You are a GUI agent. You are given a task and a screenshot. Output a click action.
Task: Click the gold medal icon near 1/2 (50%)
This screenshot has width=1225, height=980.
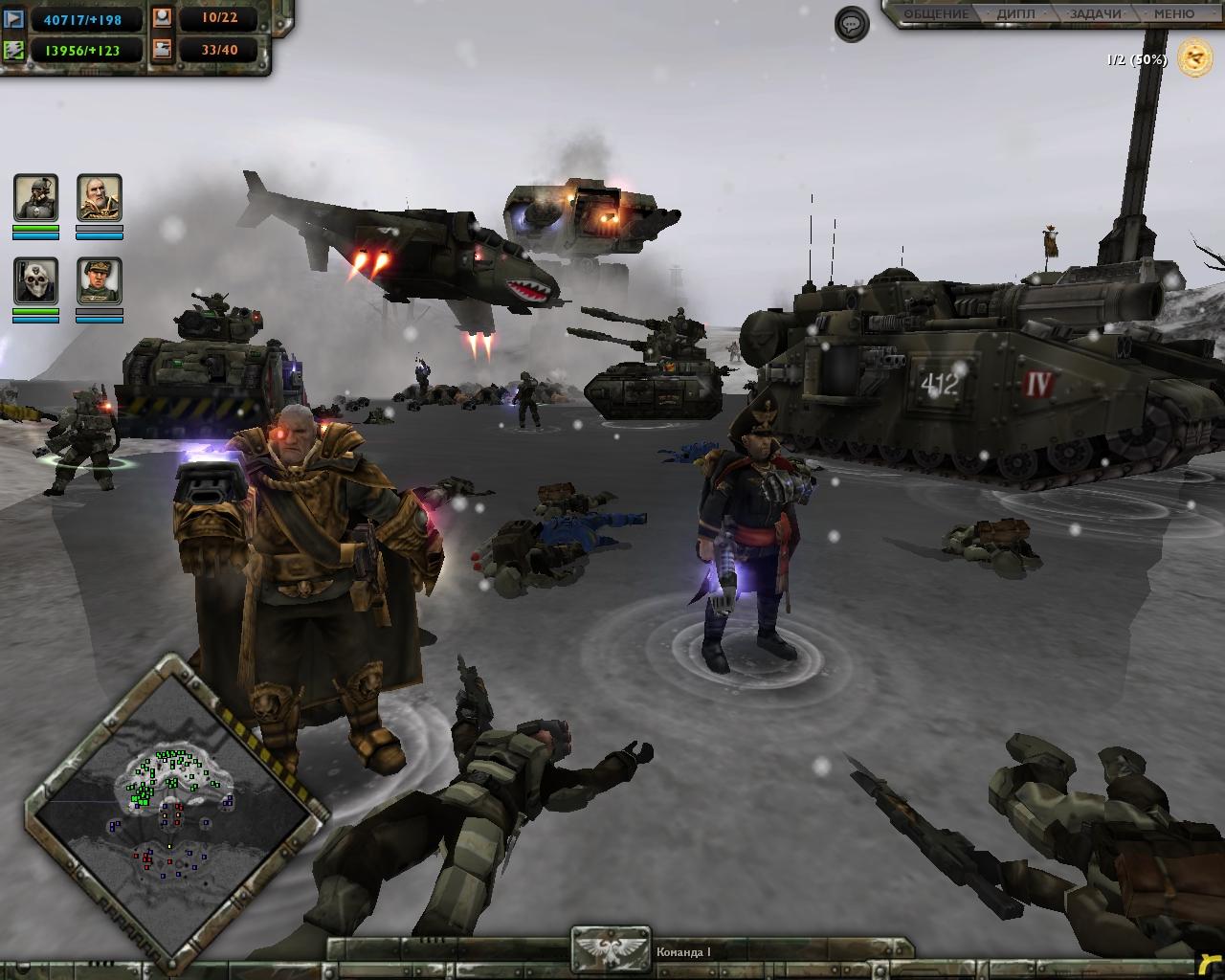pos(1194,59)
